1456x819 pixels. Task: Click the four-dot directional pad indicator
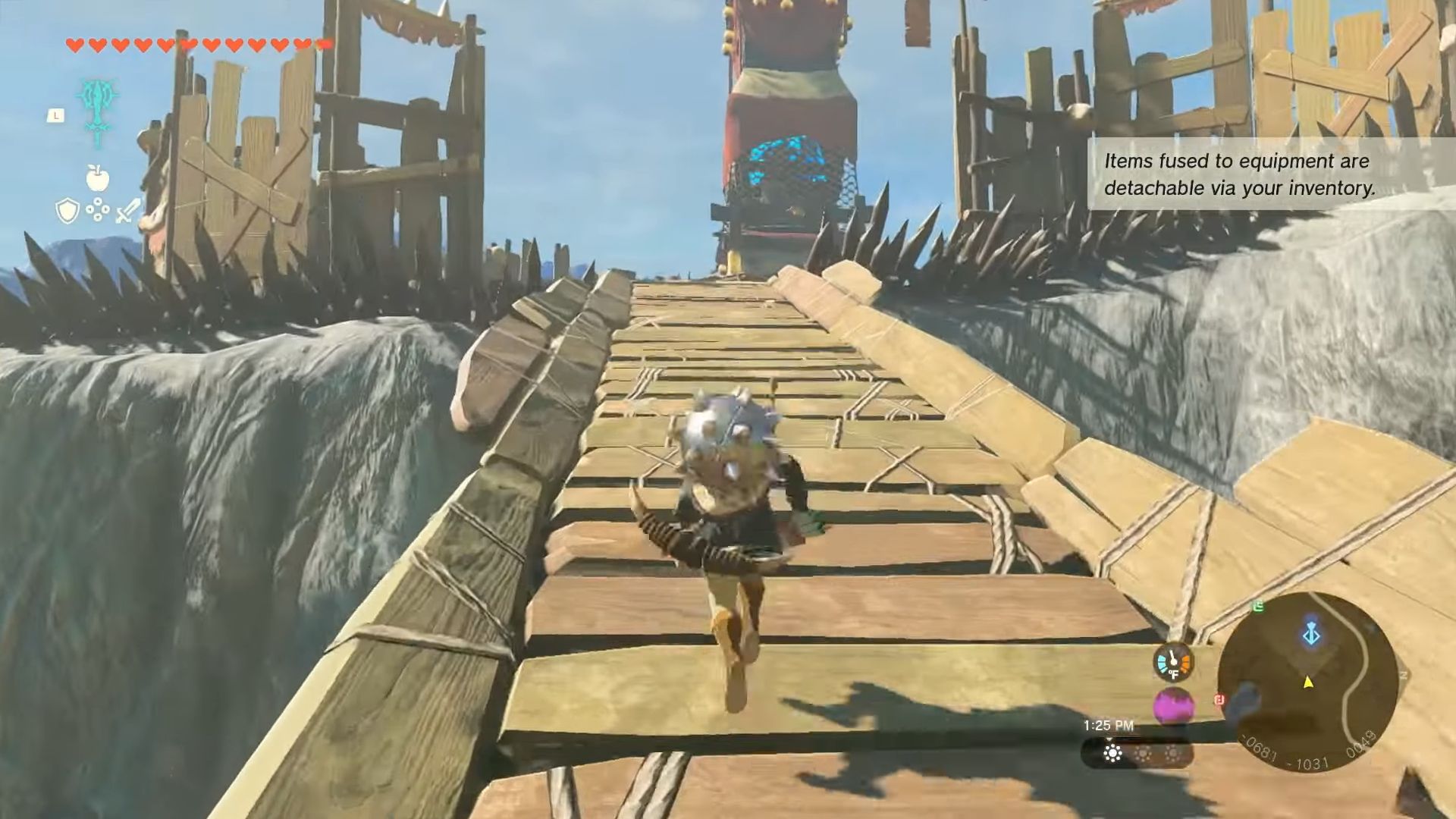coord(98,210)
